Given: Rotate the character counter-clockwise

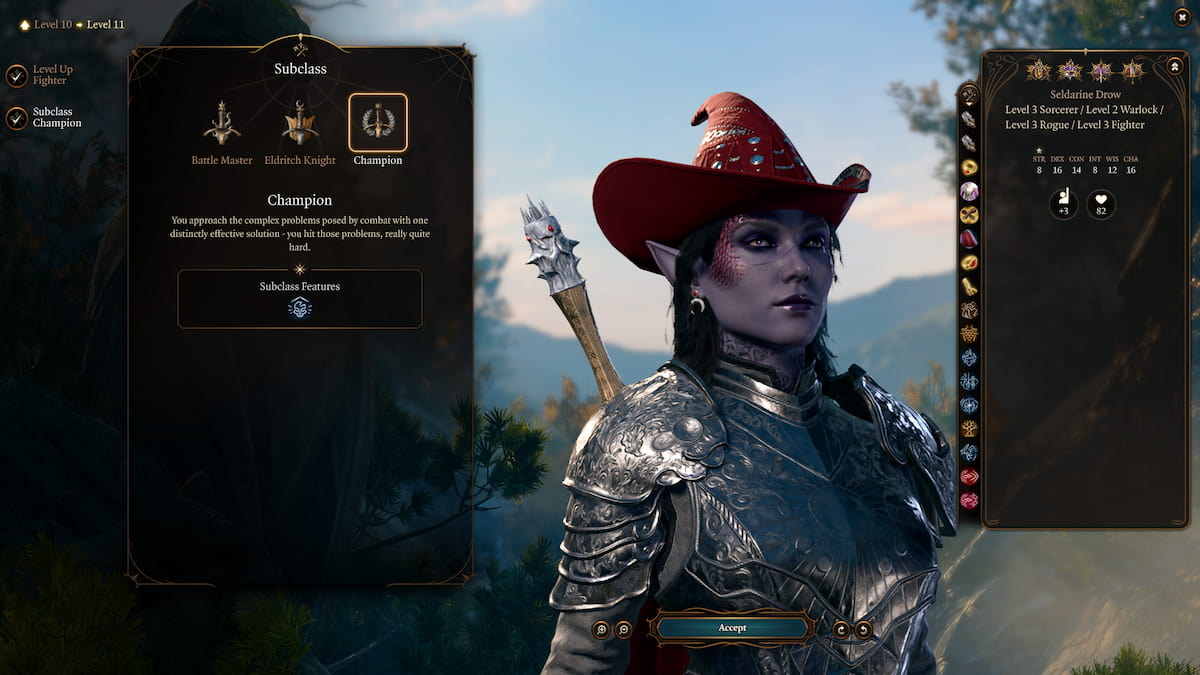Looking at the screenshot, I should click(x=863, y=629).
